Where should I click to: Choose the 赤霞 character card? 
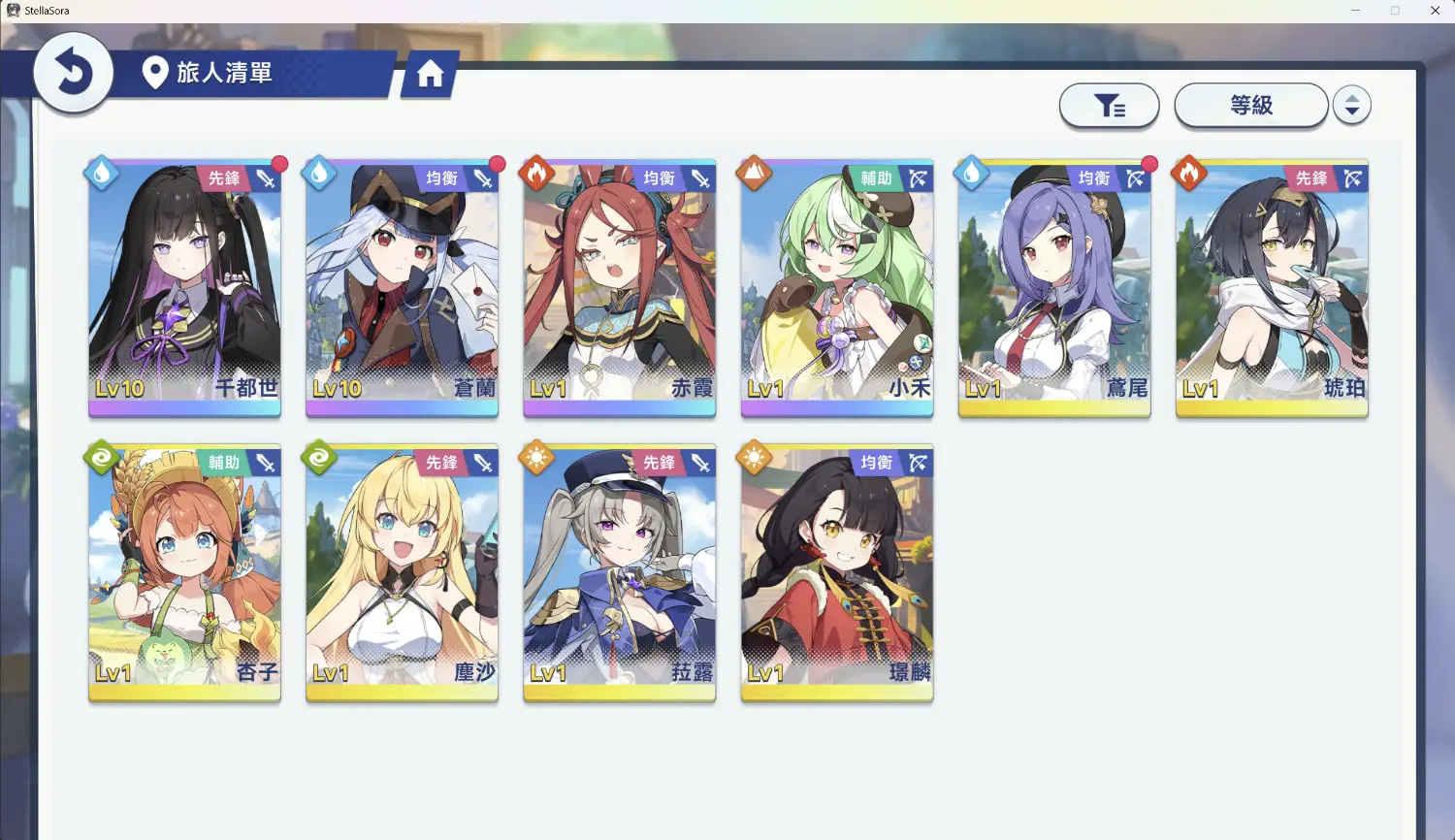[619, 288]
